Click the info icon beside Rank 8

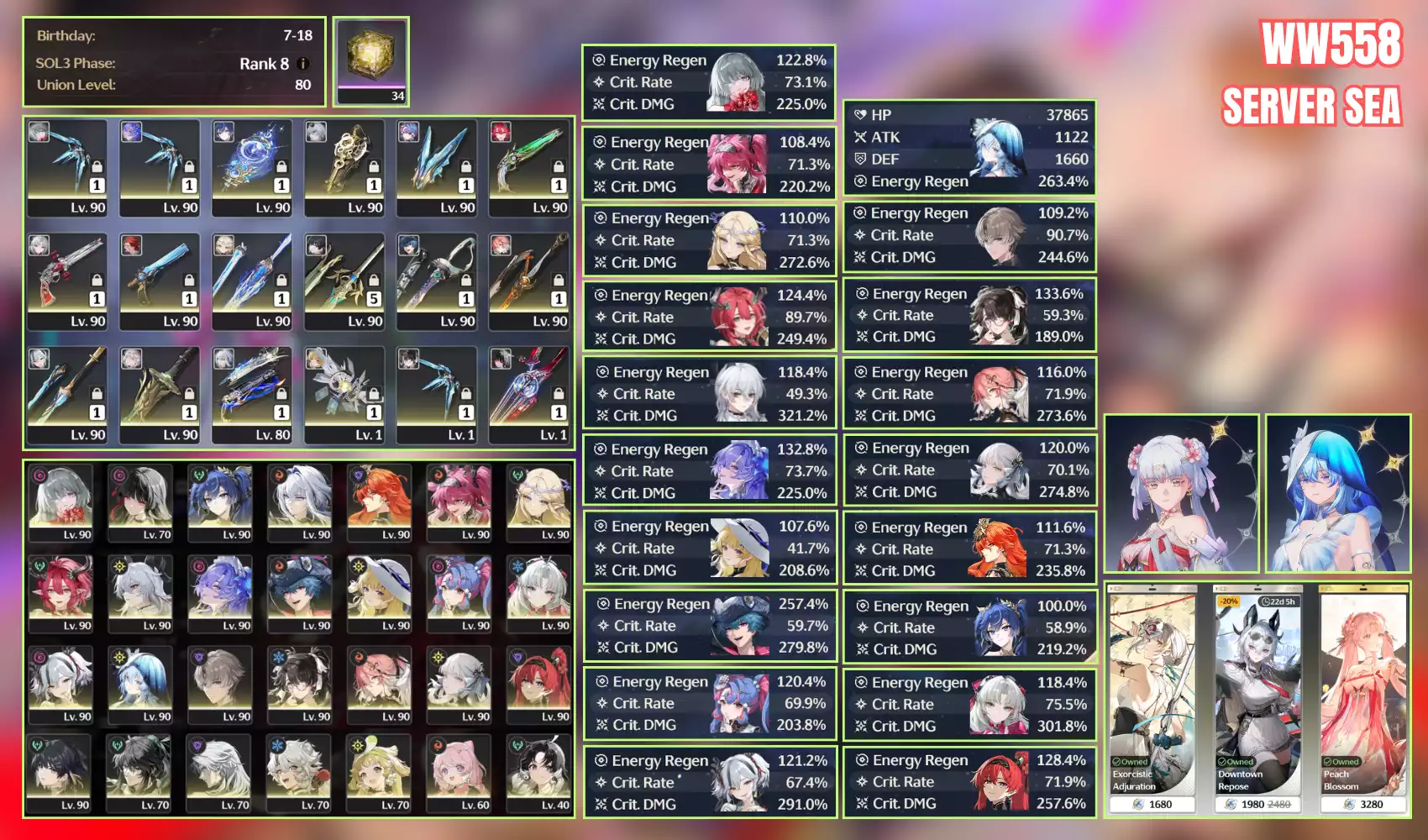[x=302, y=65]
